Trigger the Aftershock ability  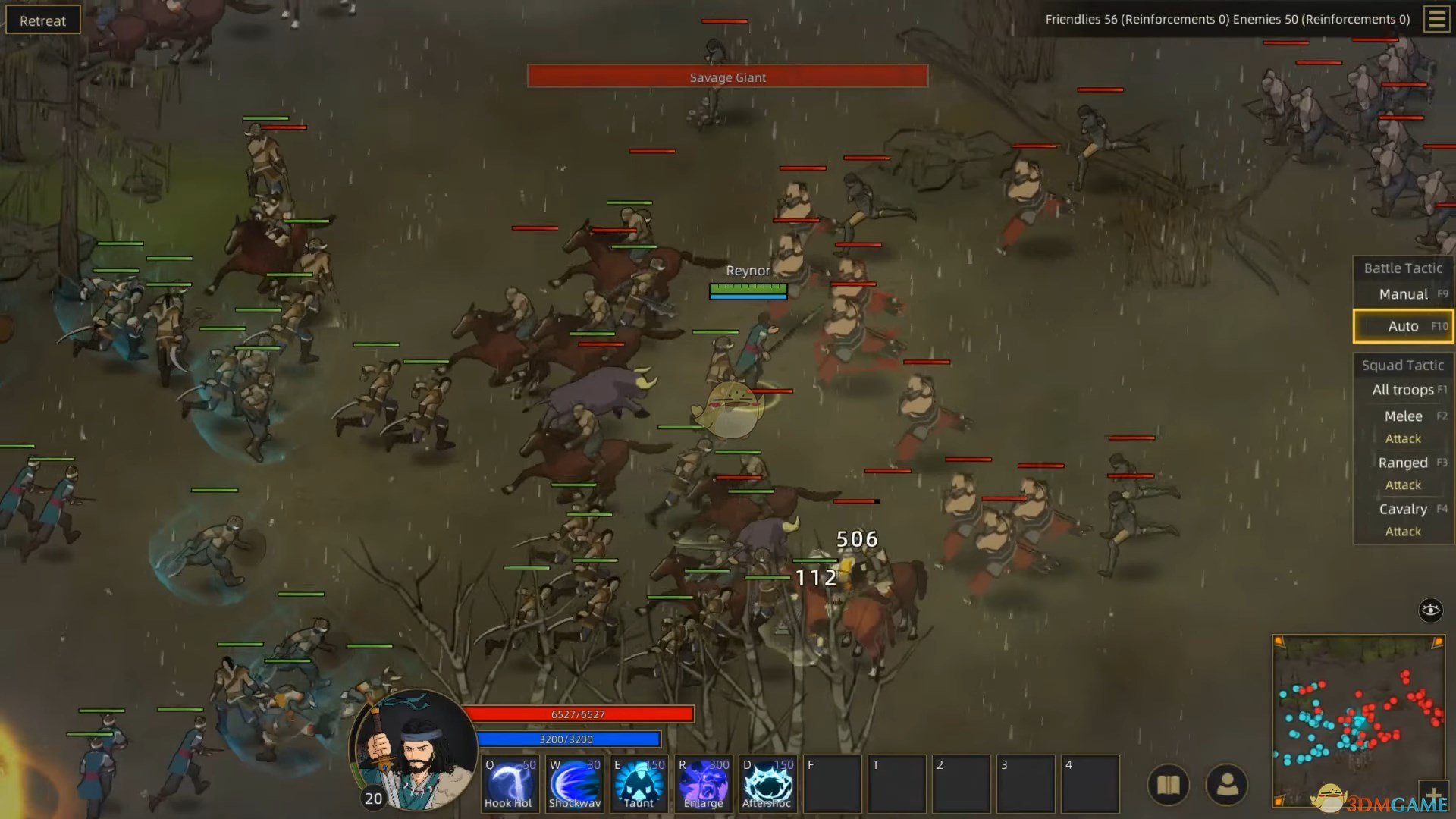[x=767, y=783]
